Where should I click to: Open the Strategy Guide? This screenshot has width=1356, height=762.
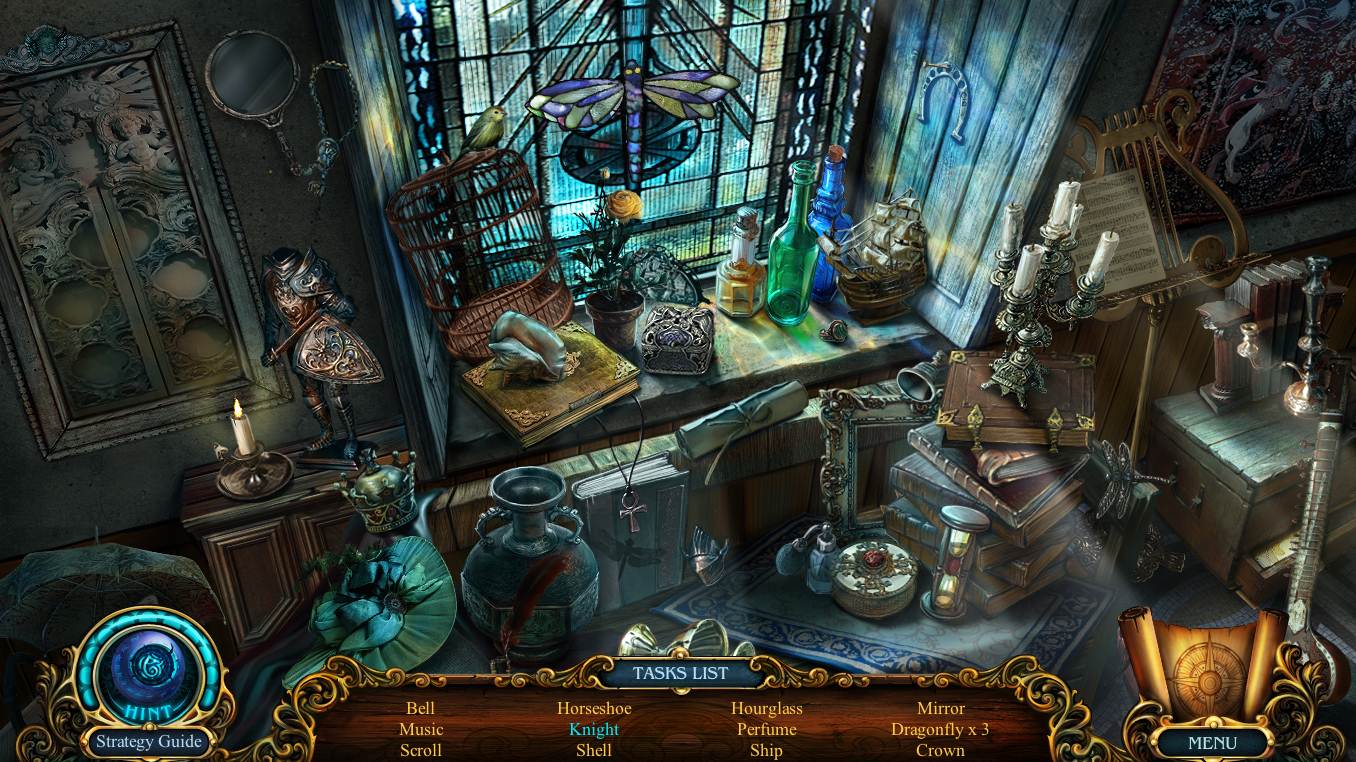[x=147, y=742]
